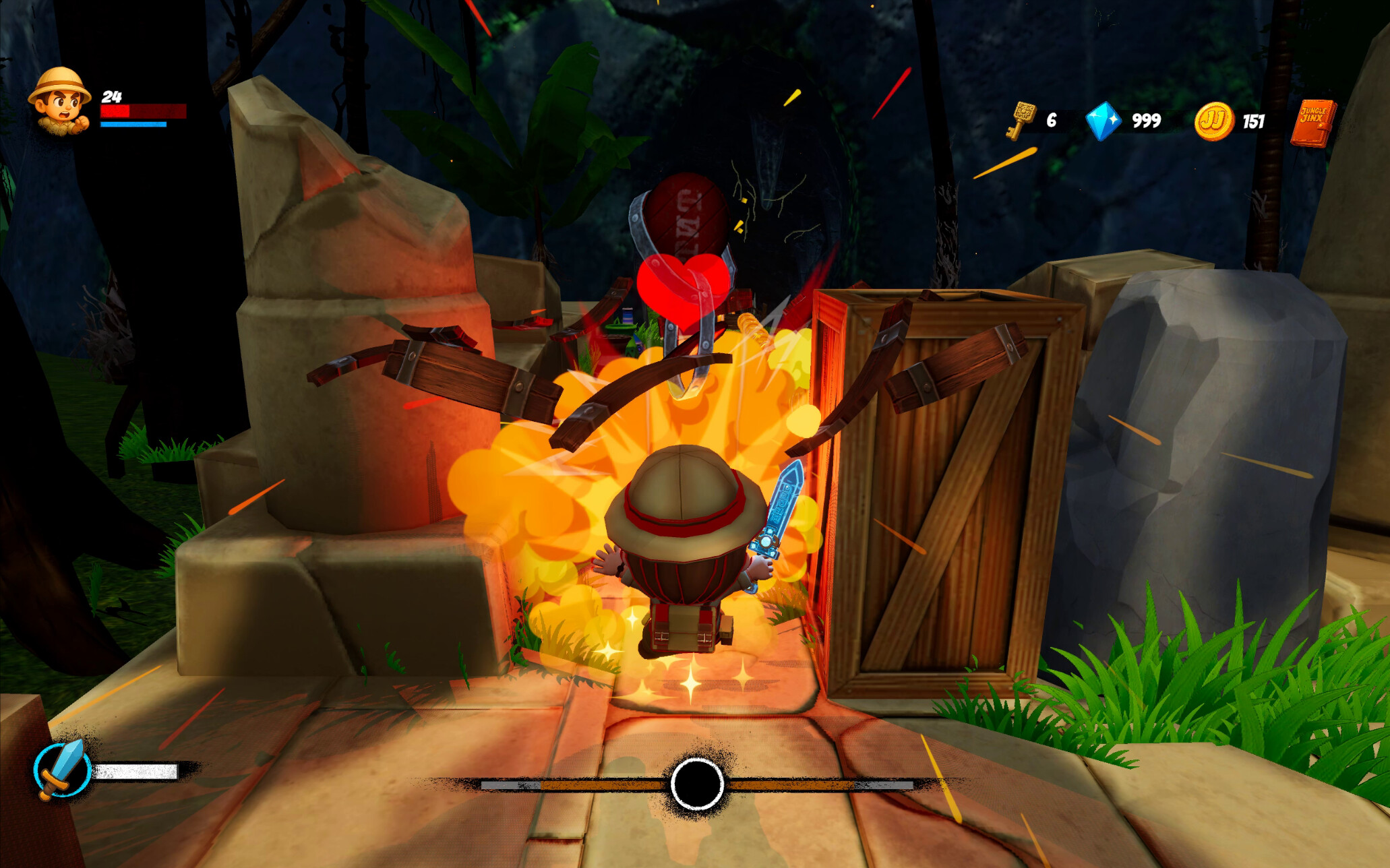Click the red health bar under the portrait
1390x868 pixels.
click(x=143, y=111)
